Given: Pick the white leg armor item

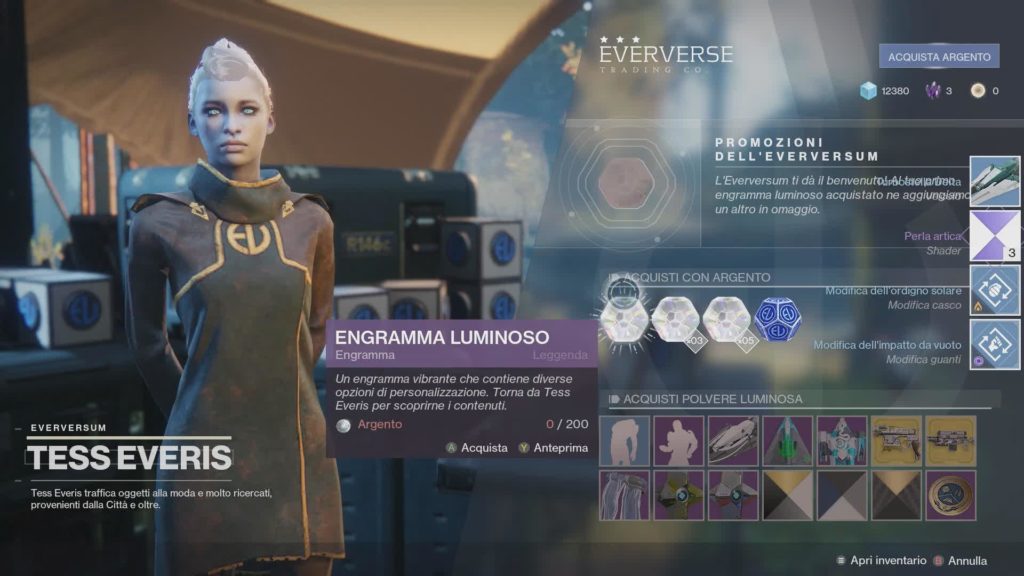Looking at the screenshot, I should pos(625,495).
